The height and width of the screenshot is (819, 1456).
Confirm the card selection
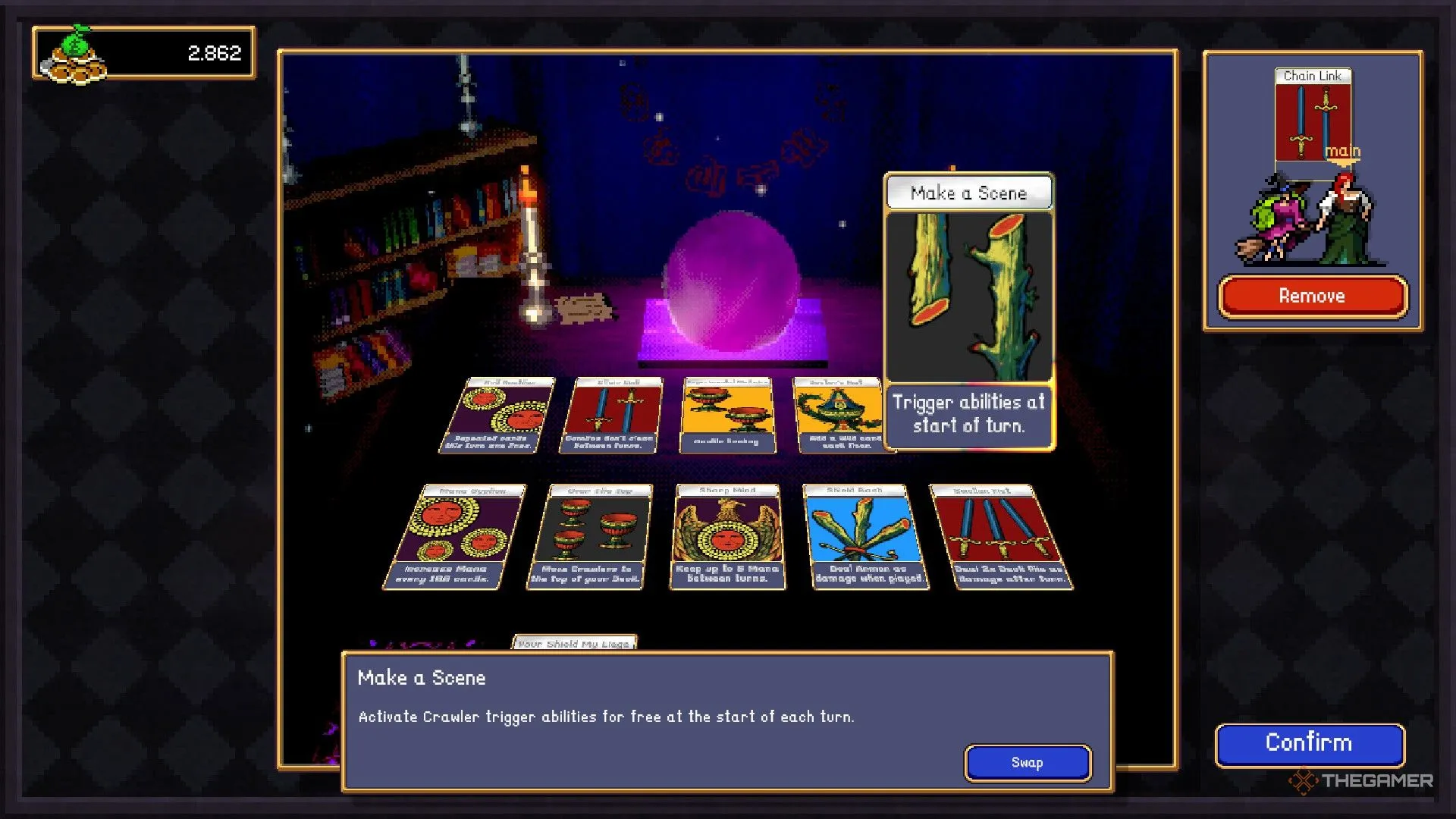pyautogui.click(x=1309, y=744)
